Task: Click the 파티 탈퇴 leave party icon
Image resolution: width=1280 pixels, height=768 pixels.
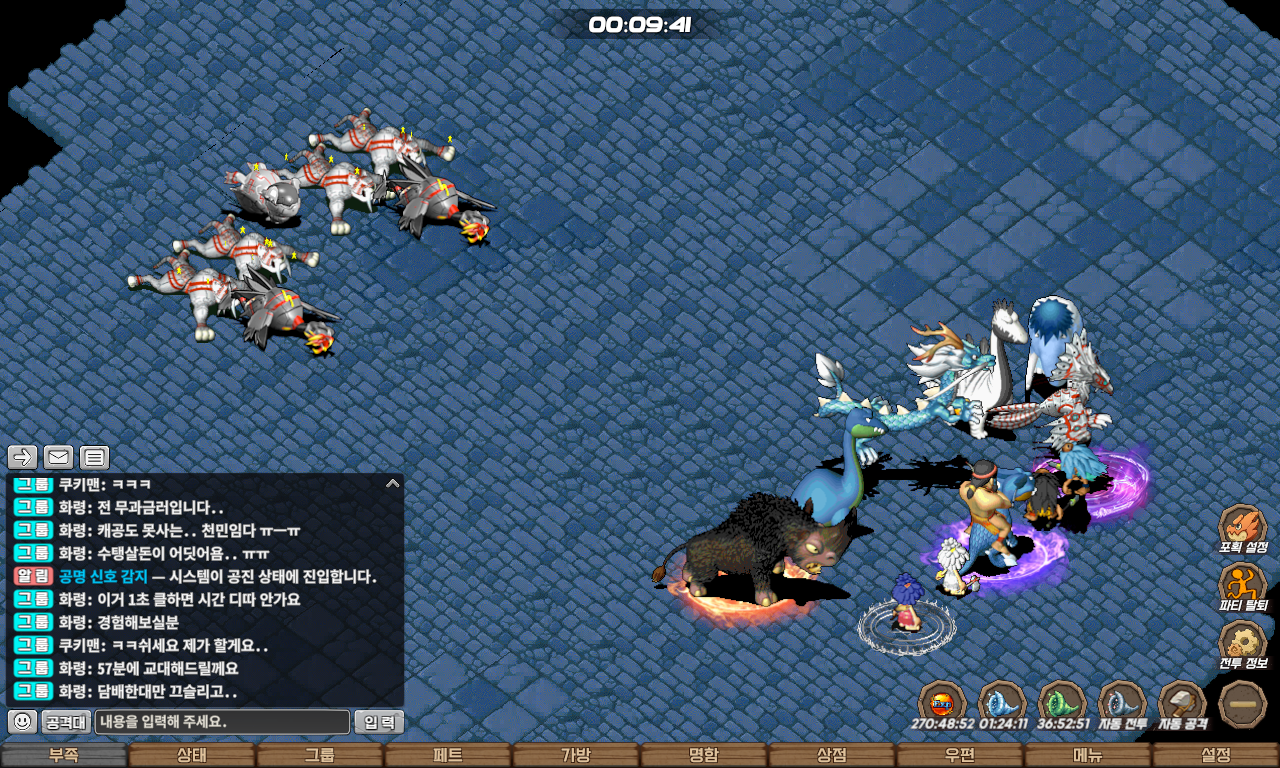Action: (1243, 586)
